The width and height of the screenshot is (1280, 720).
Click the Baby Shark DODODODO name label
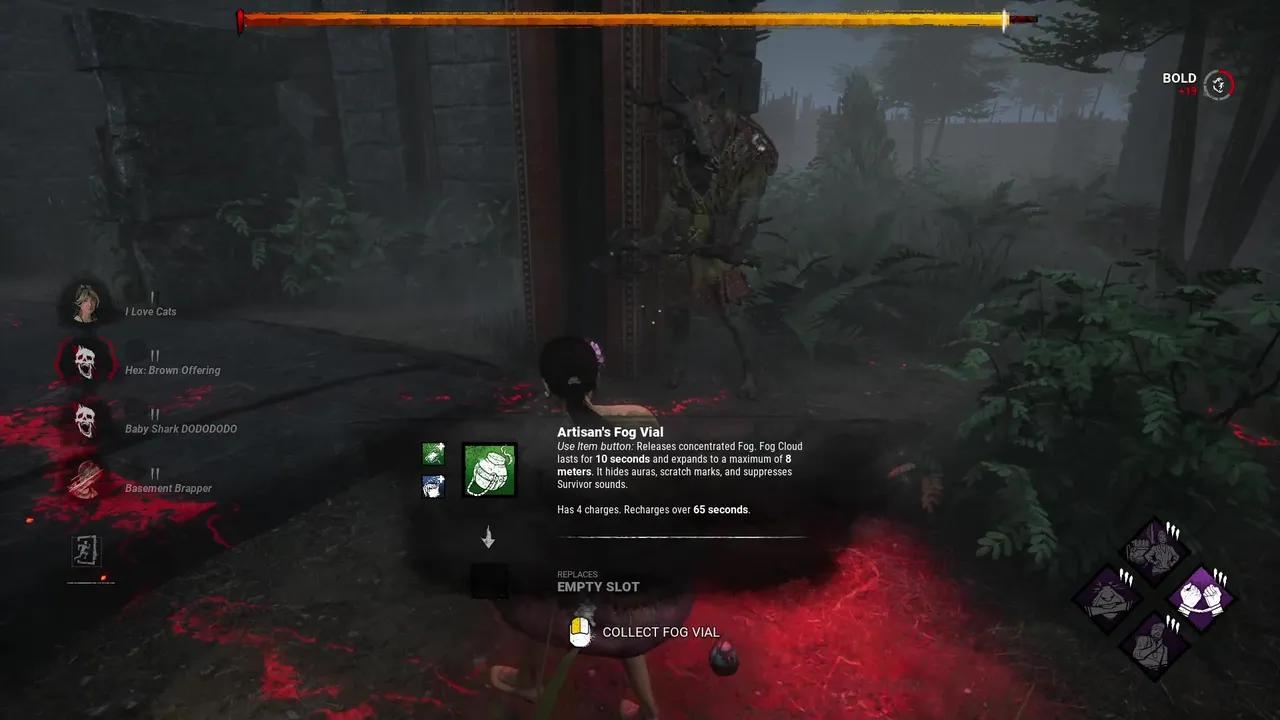click(x=182, y=428)
